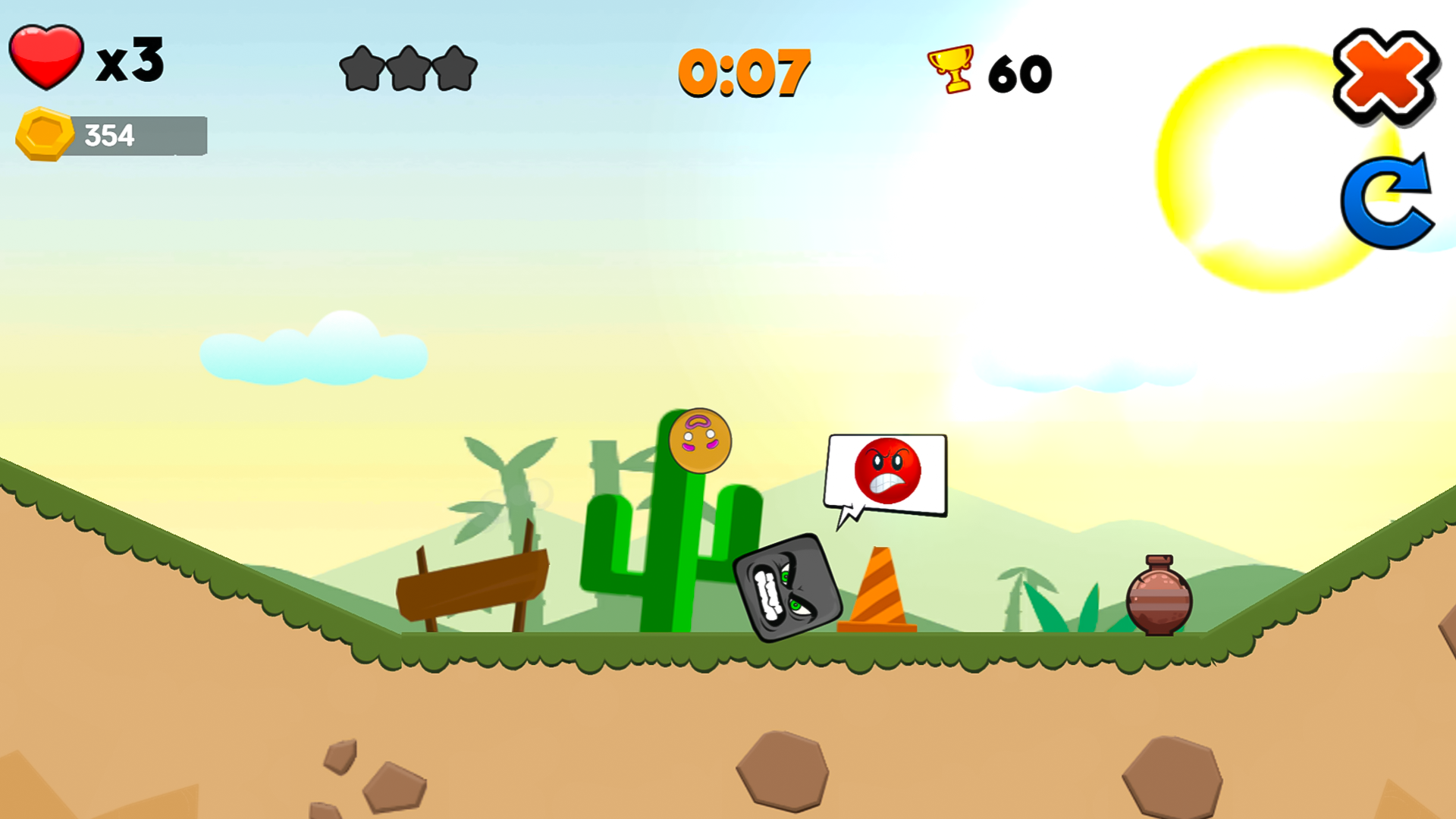Click the first gray star
1456x819 pixels.
(362, 68)
